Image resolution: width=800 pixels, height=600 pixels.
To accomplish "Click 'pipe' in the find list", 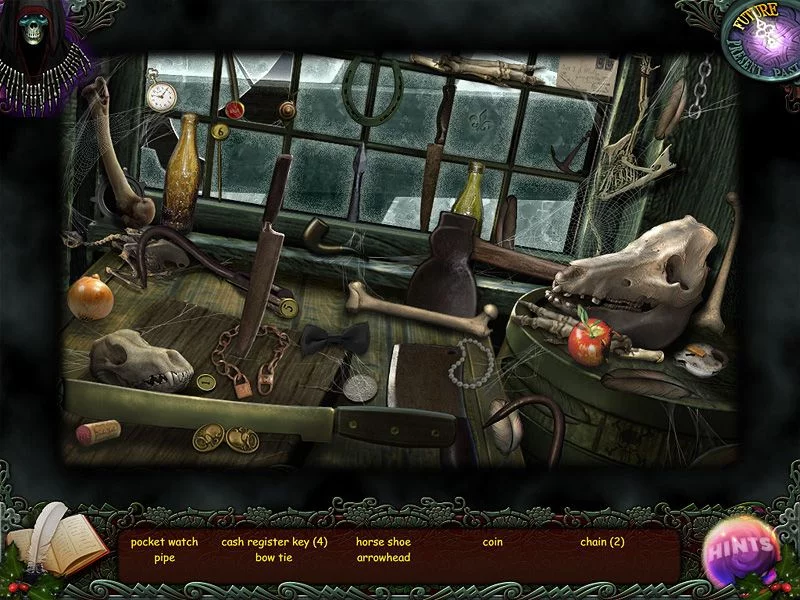I will pos(164,558).
